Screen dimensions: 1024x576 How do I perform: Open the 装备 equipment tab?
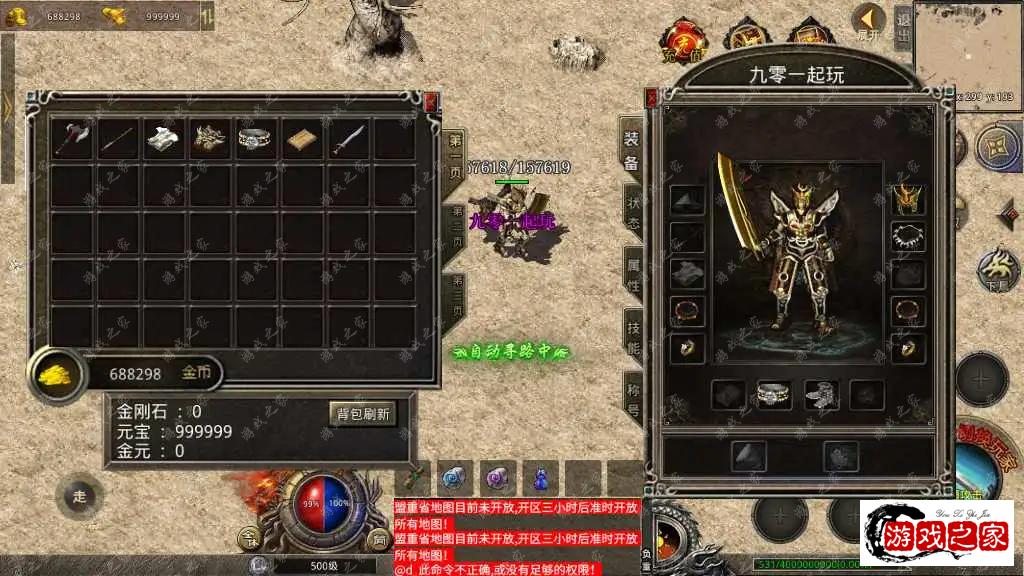(631, 152)
